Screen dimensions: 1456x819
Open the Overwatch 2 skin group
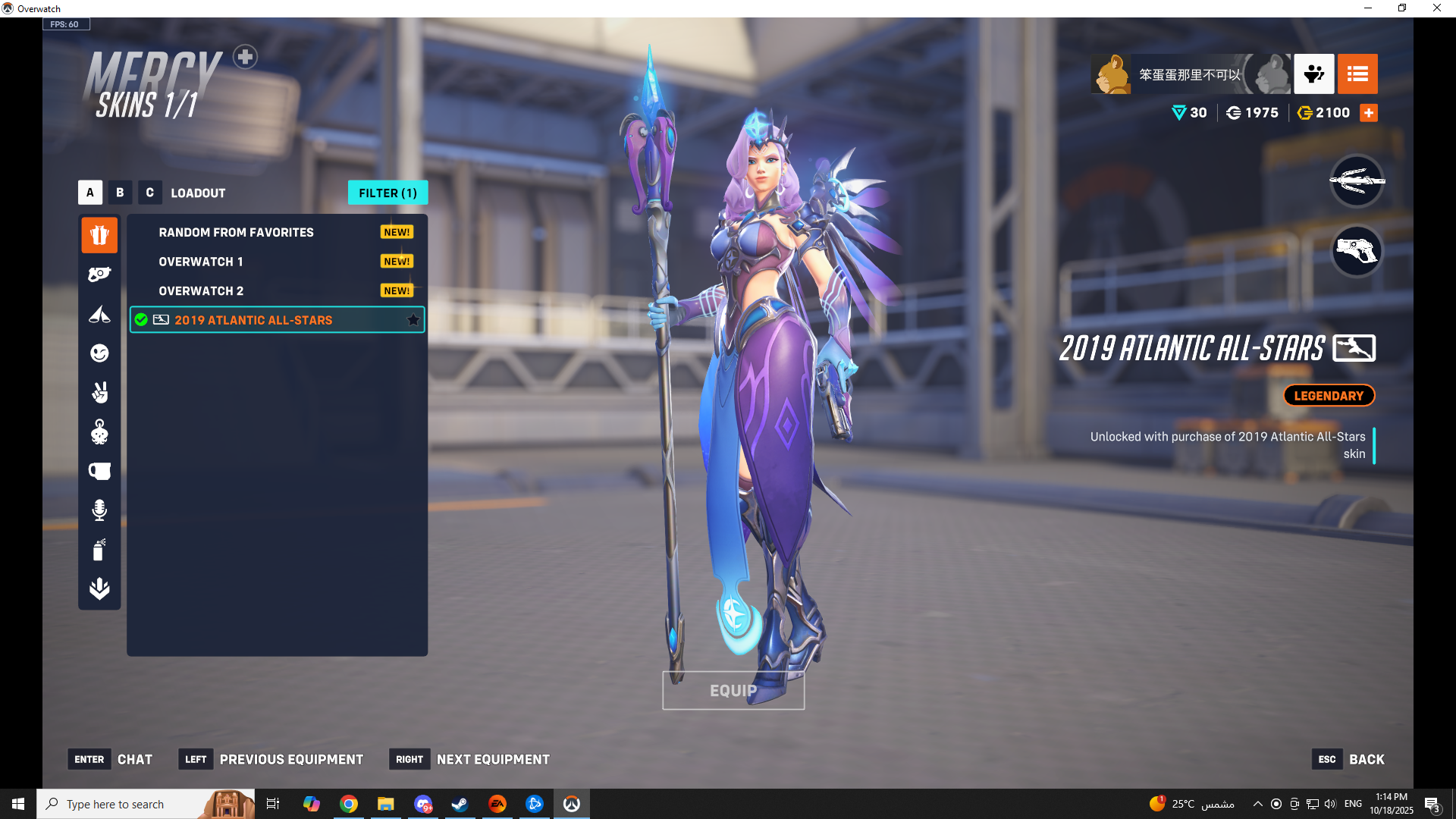click(201, 291)
